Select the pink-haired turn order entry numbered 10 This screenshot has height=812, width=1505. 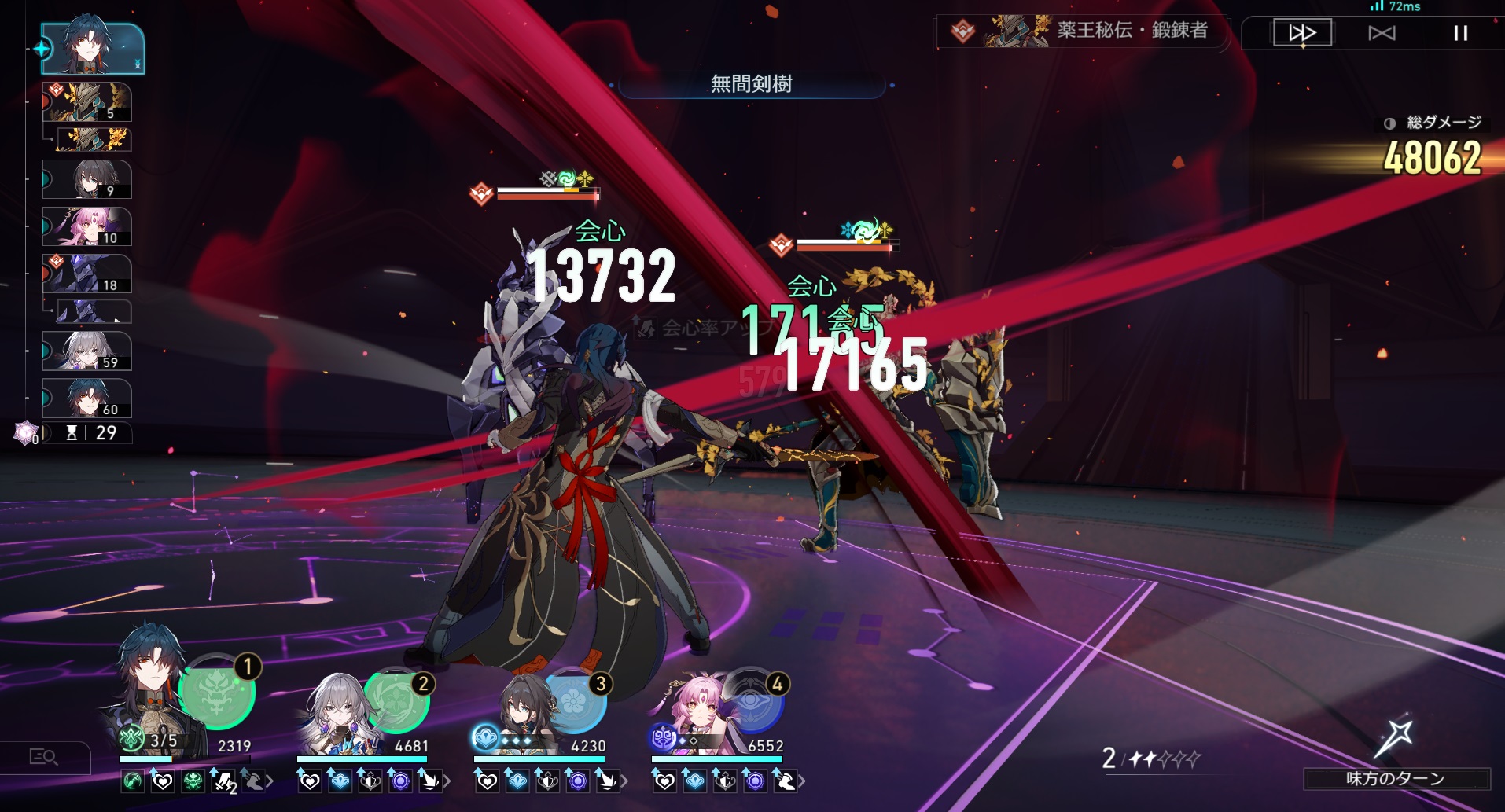tap(86, 226)
